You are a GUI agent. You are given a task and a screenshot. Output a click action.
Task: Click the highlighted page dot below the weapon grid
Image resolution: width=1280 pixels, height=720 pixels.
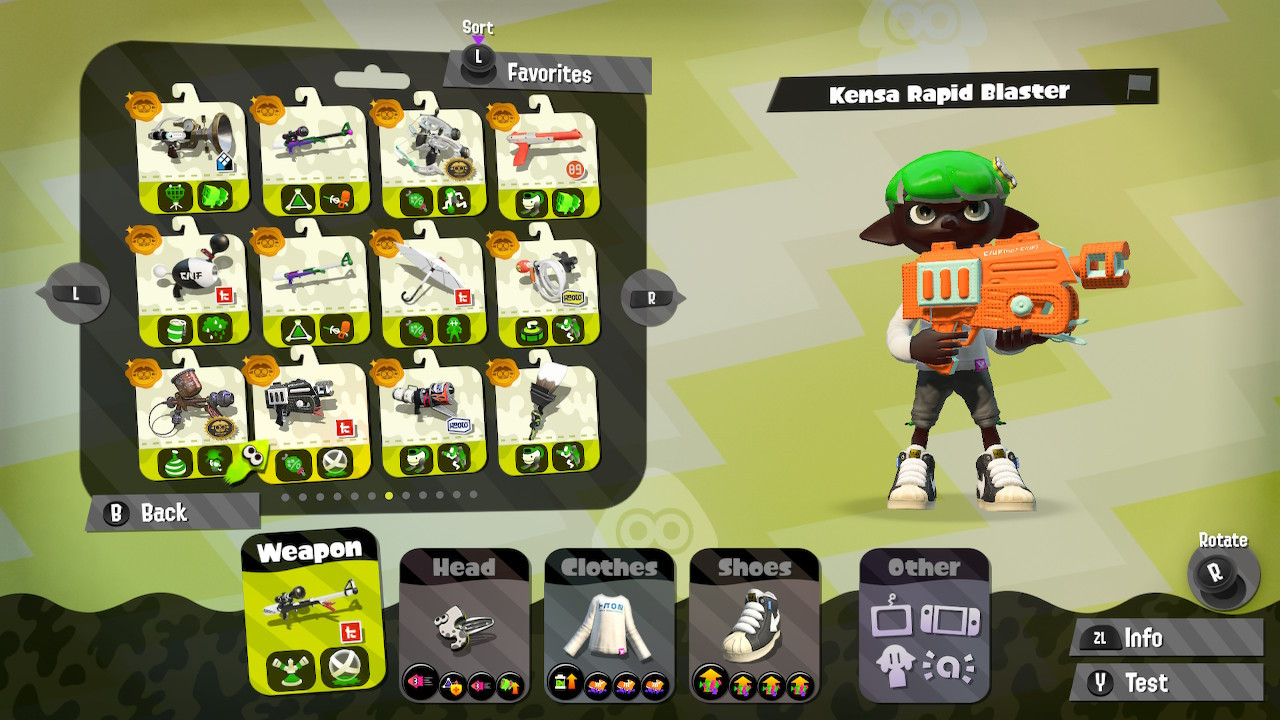point(390,492)
